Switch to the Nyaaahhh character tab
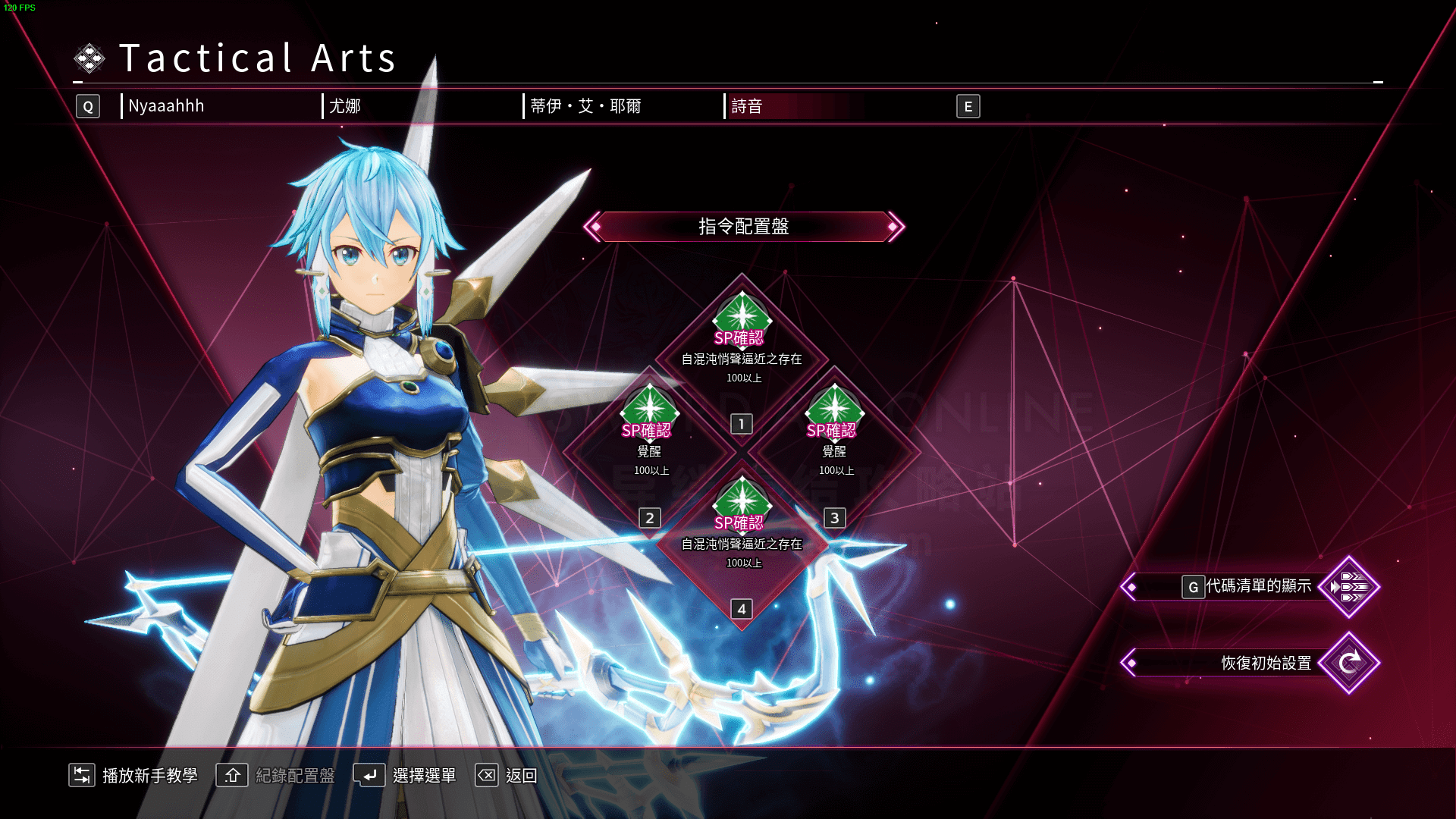This screenshot has height=819, width=1456. click(166, 106)
